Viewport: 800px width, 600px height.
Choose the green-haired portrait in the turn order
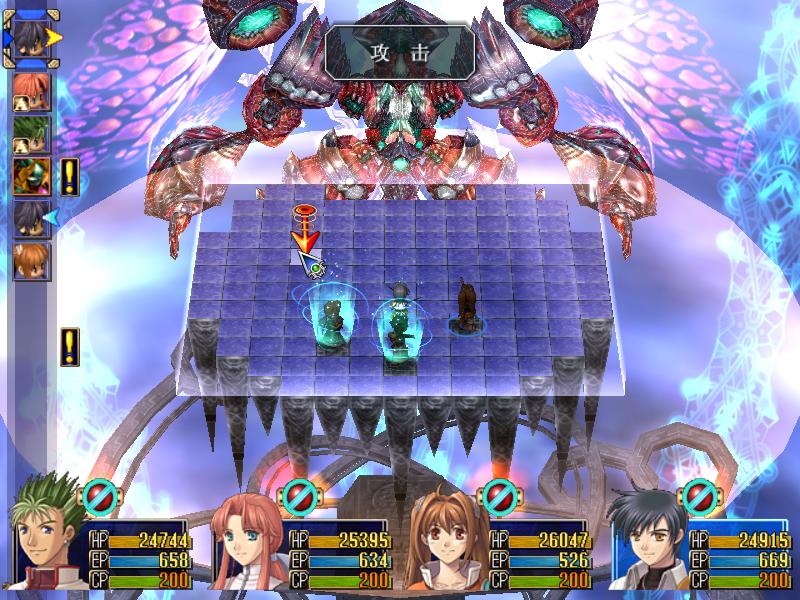30,134
